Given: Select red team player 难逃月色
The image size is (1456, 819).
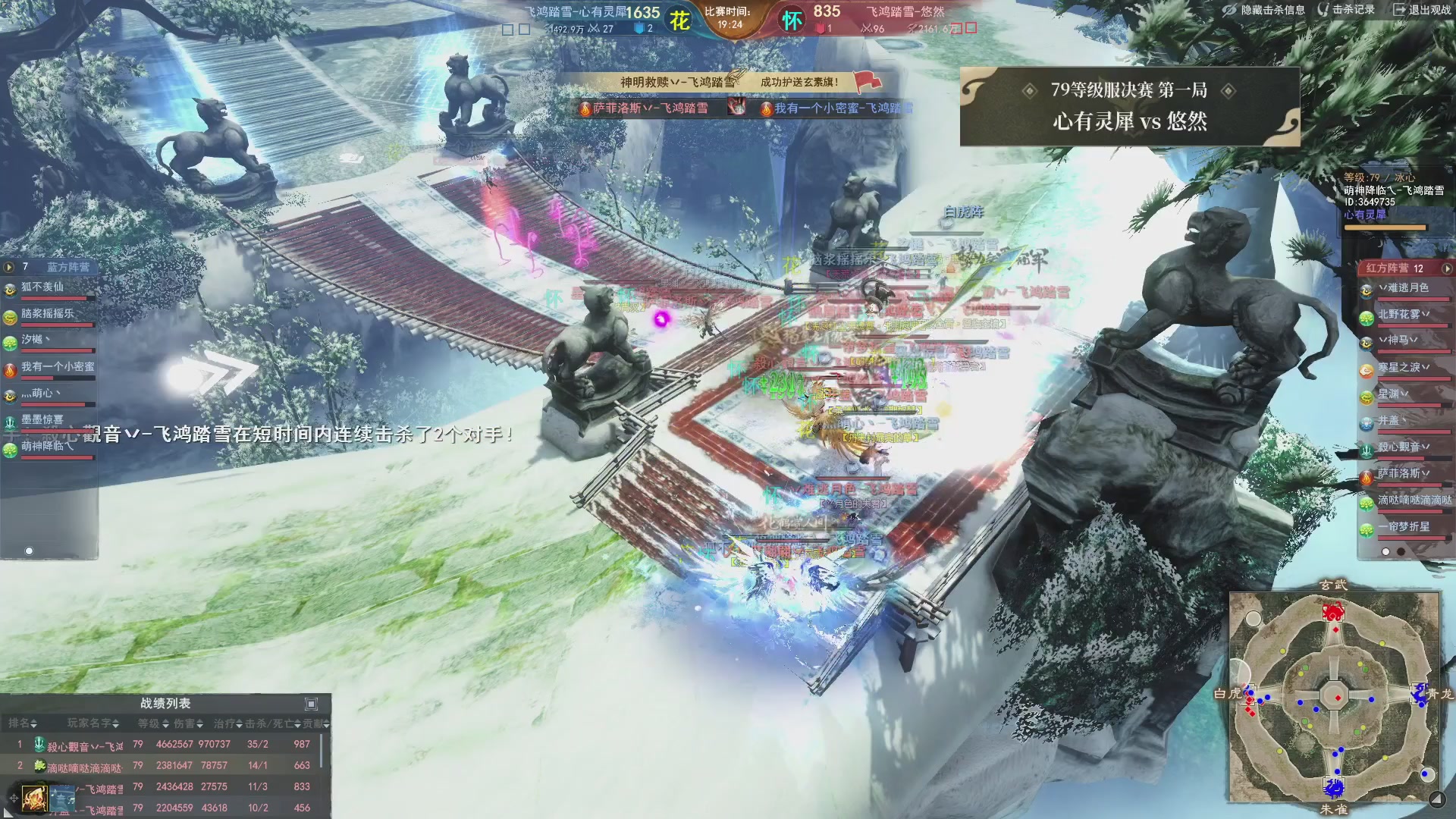Looking at the screenshot, I should [x=1403, y=288].
